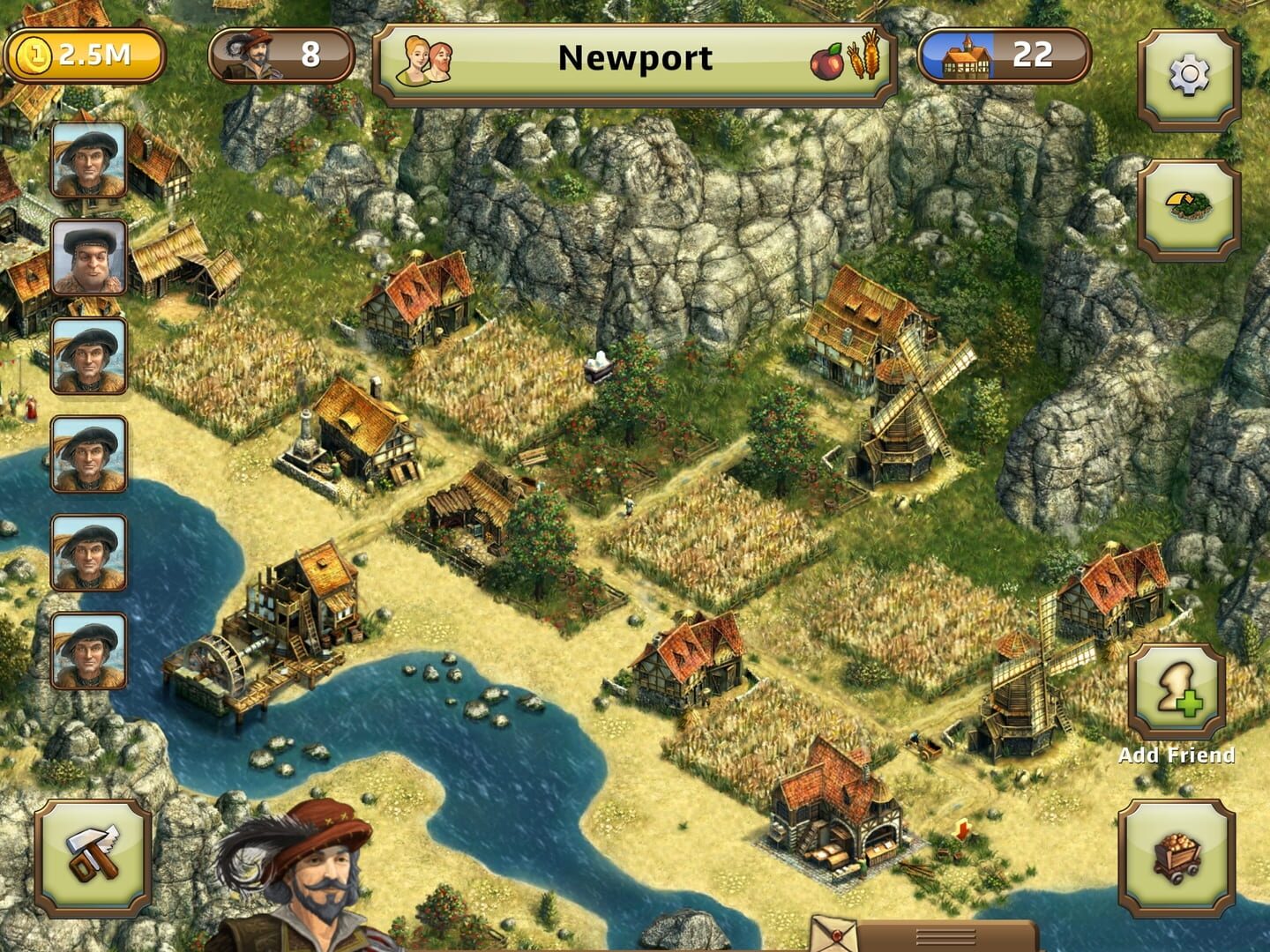Screen dimensions: 1270x952
Task: Select the bottom villager portrait
Action: [x=88, y=651]
